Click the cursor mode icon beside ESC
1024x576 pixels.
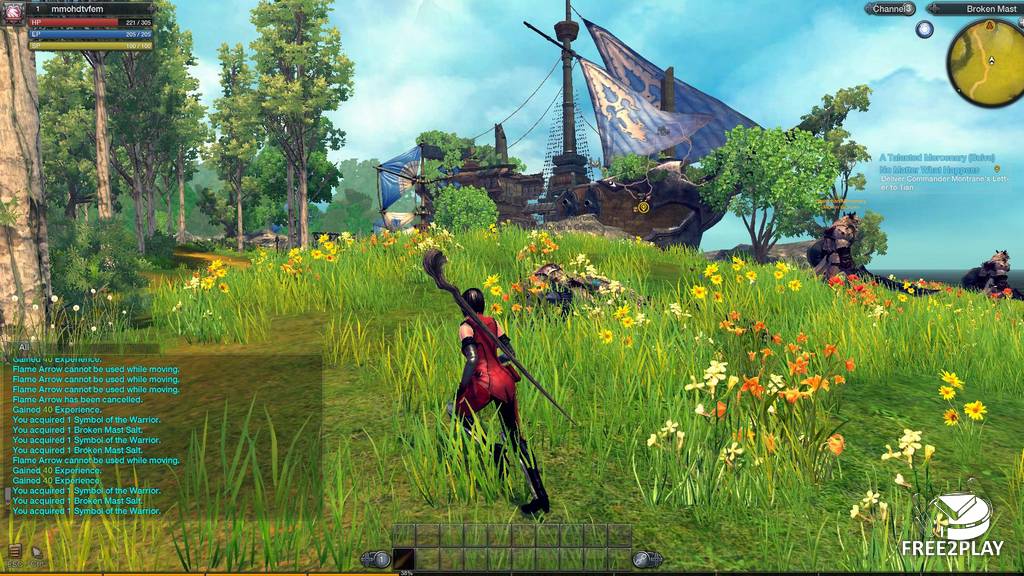pos(37,551)
